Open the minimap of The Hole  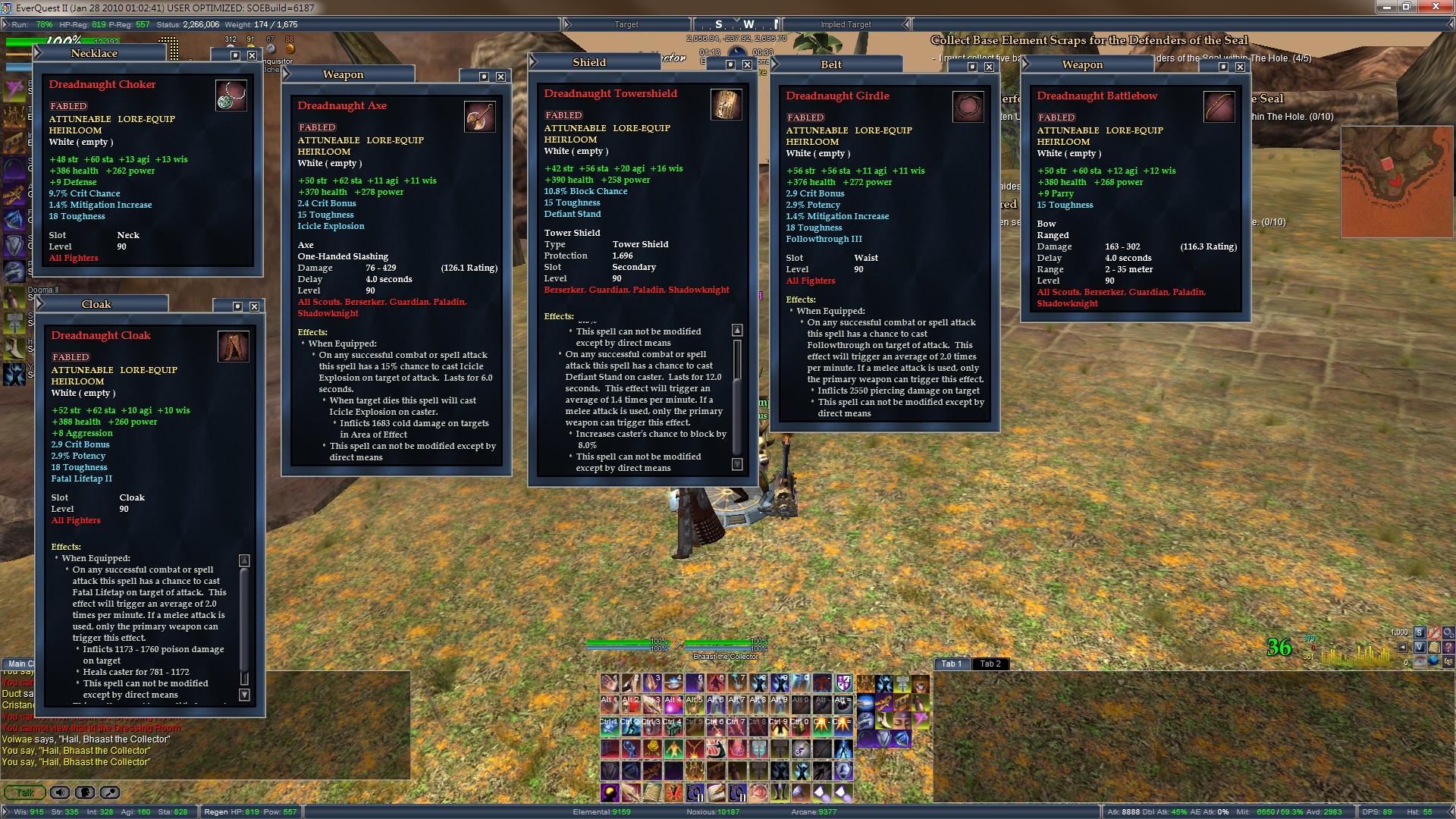coord(1394,181)
